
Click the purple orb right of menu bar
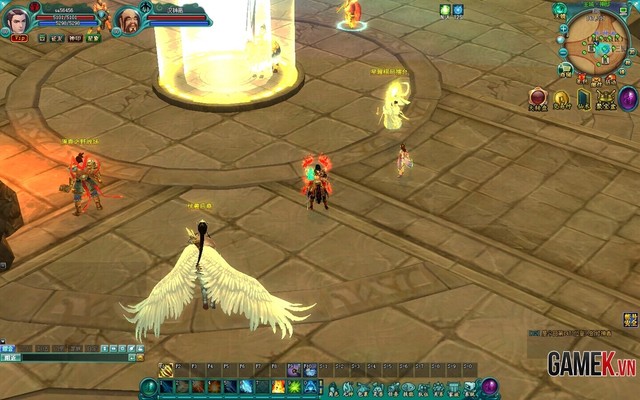(490, 387)
